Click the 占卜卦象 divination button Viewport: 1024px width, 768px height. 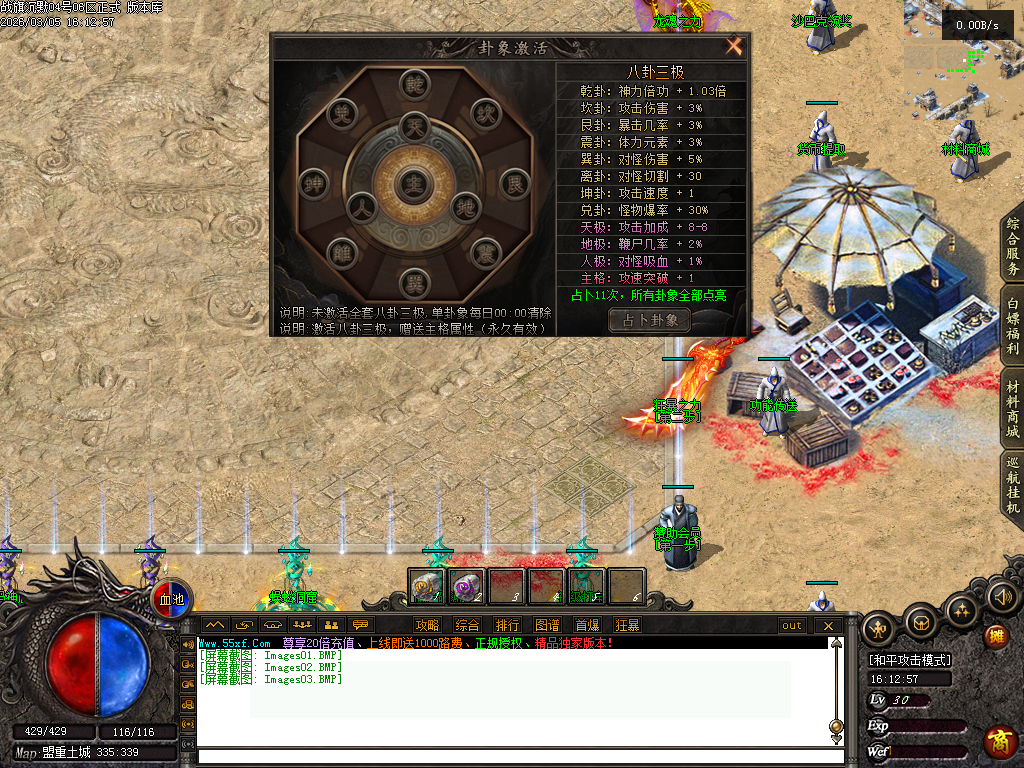[x=649, y=320]
